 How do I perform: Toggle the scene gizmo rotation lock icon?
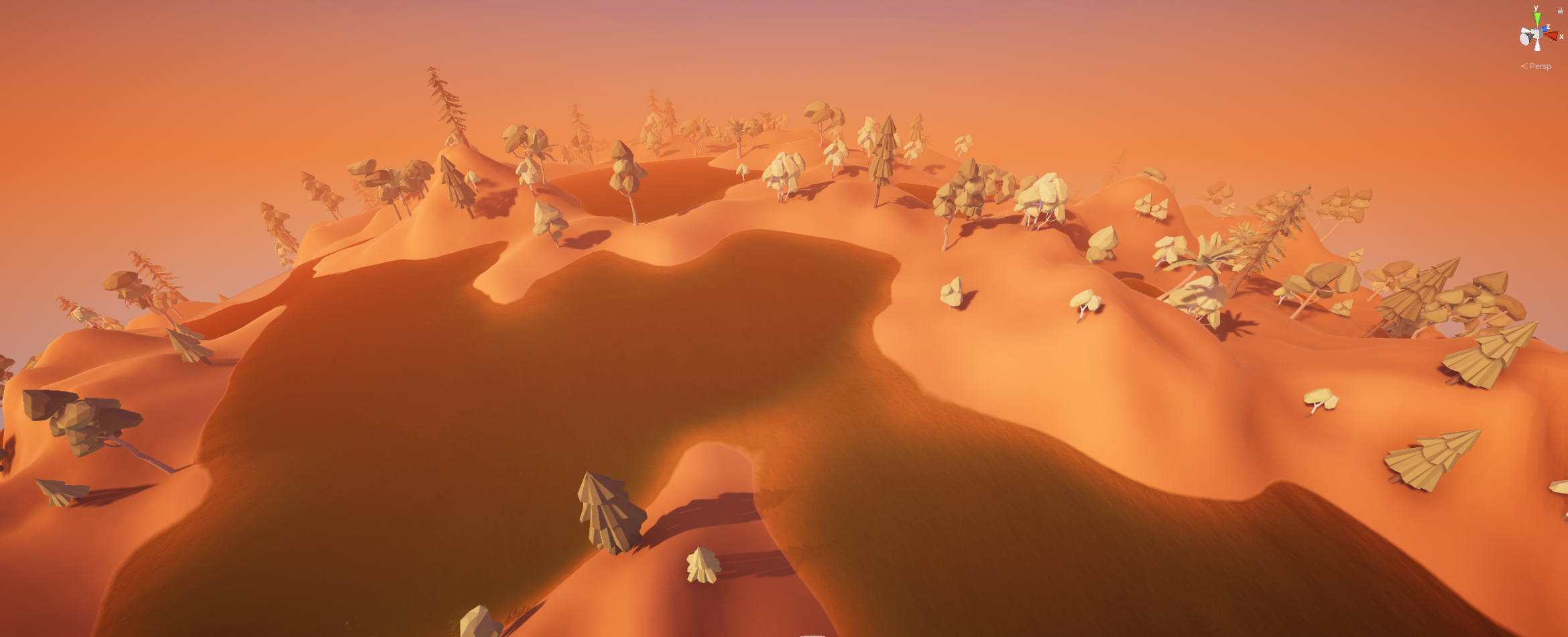[1560, 10]
